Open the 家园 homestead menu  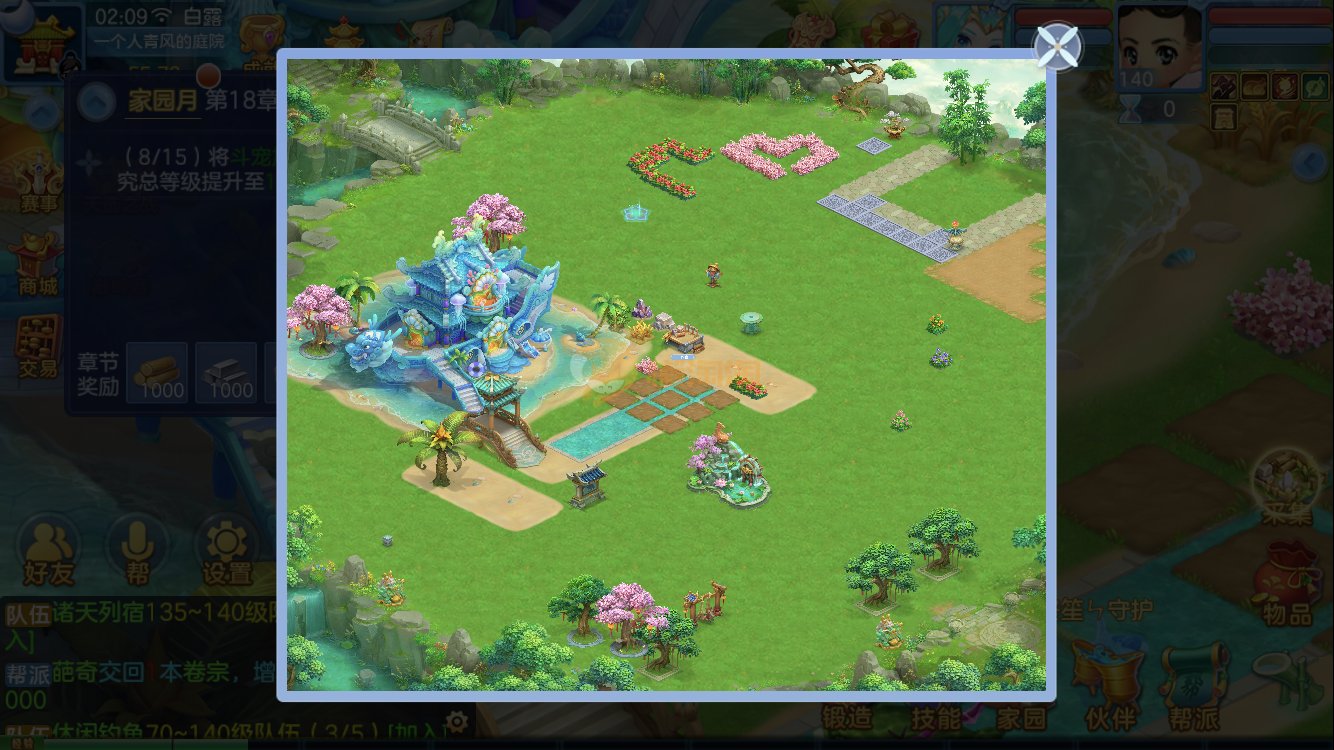(1021, 716)
